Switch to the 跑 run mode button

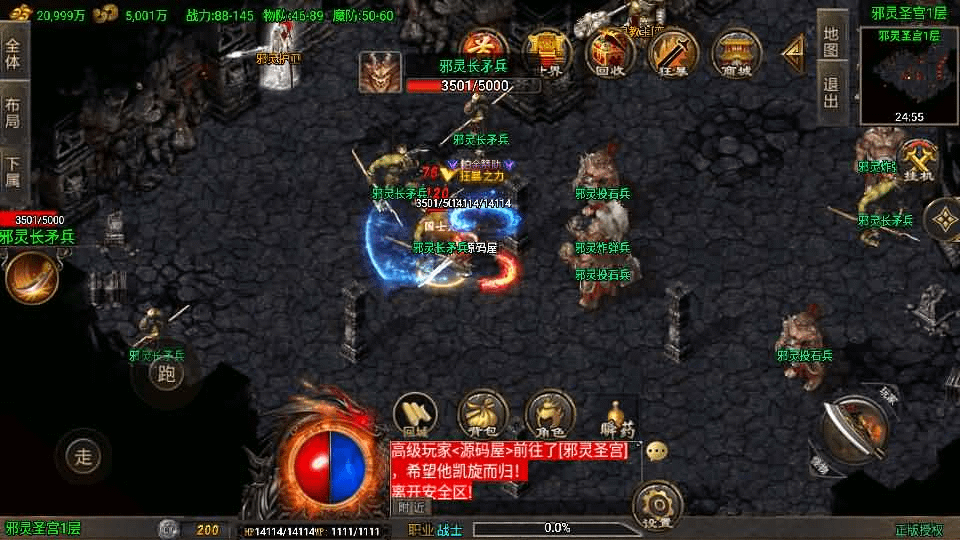(x=167, y=374)
